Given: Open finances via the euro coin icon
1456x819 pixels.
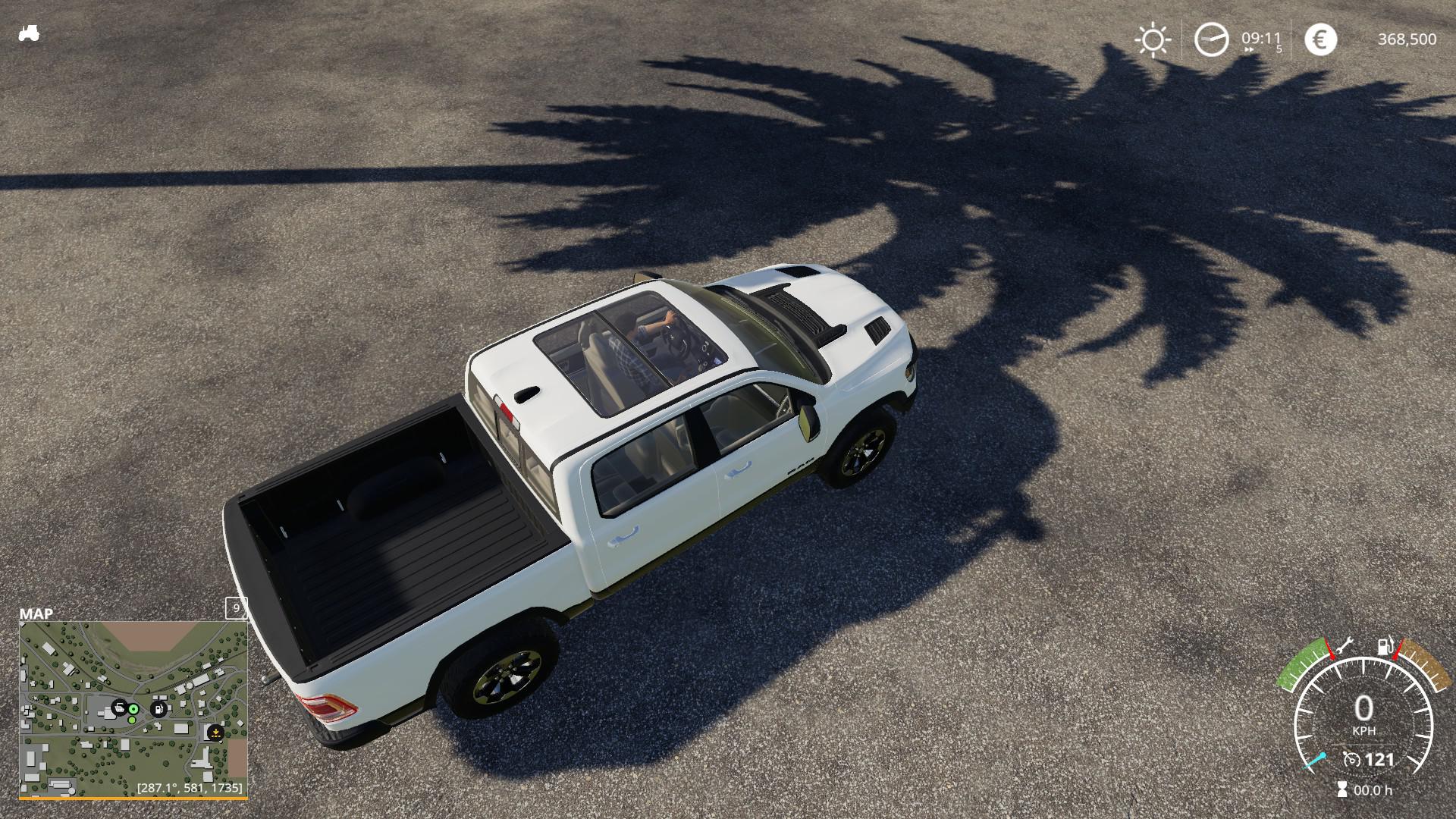Looking at the screenshot, I should [x=1320, y=39].
